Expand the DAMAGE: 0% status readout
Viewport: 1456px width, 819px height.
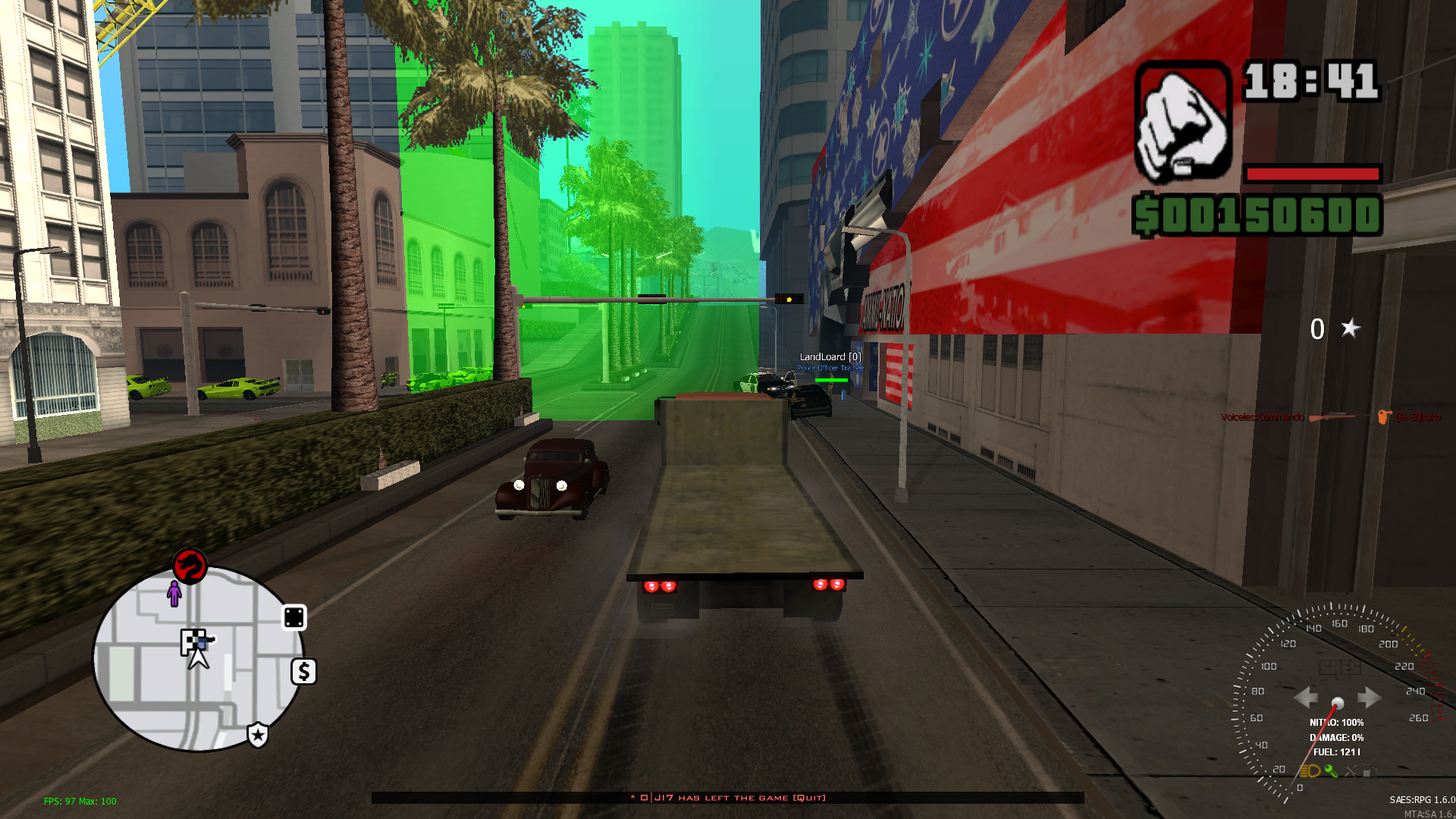[x=1337, y=737]
